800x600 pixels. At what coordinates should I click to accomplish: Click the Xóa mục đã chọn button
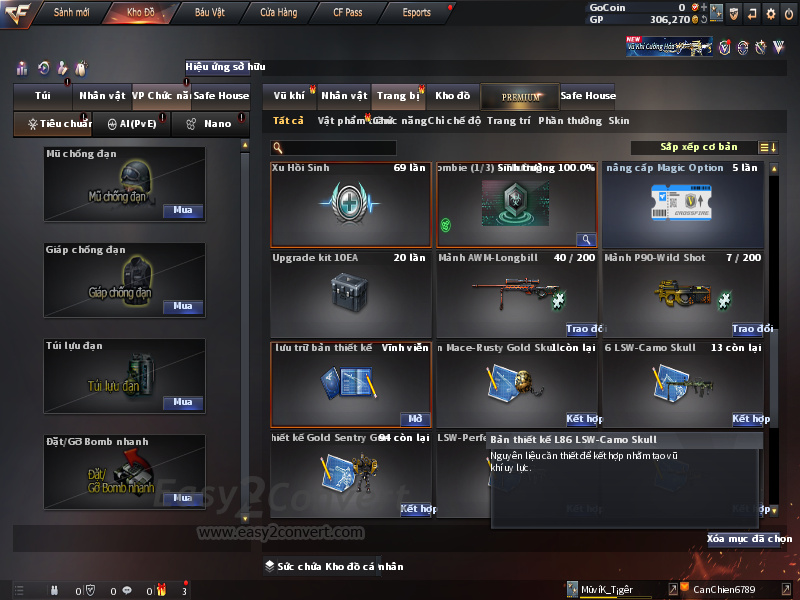pyautogui.click(x=749, y=539)
